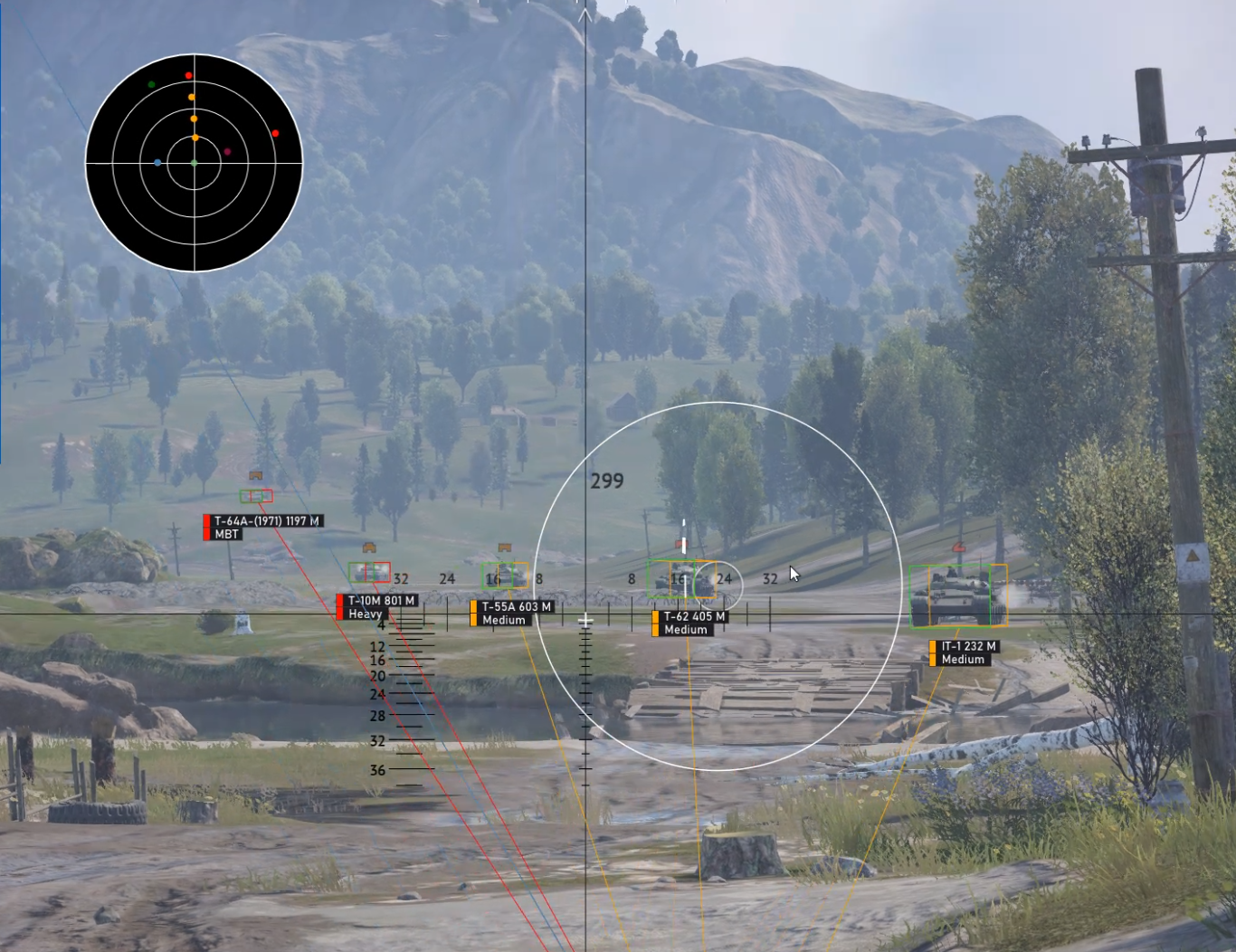
Task: Choose the T-55A Medium target label
Action: [512, 613]
